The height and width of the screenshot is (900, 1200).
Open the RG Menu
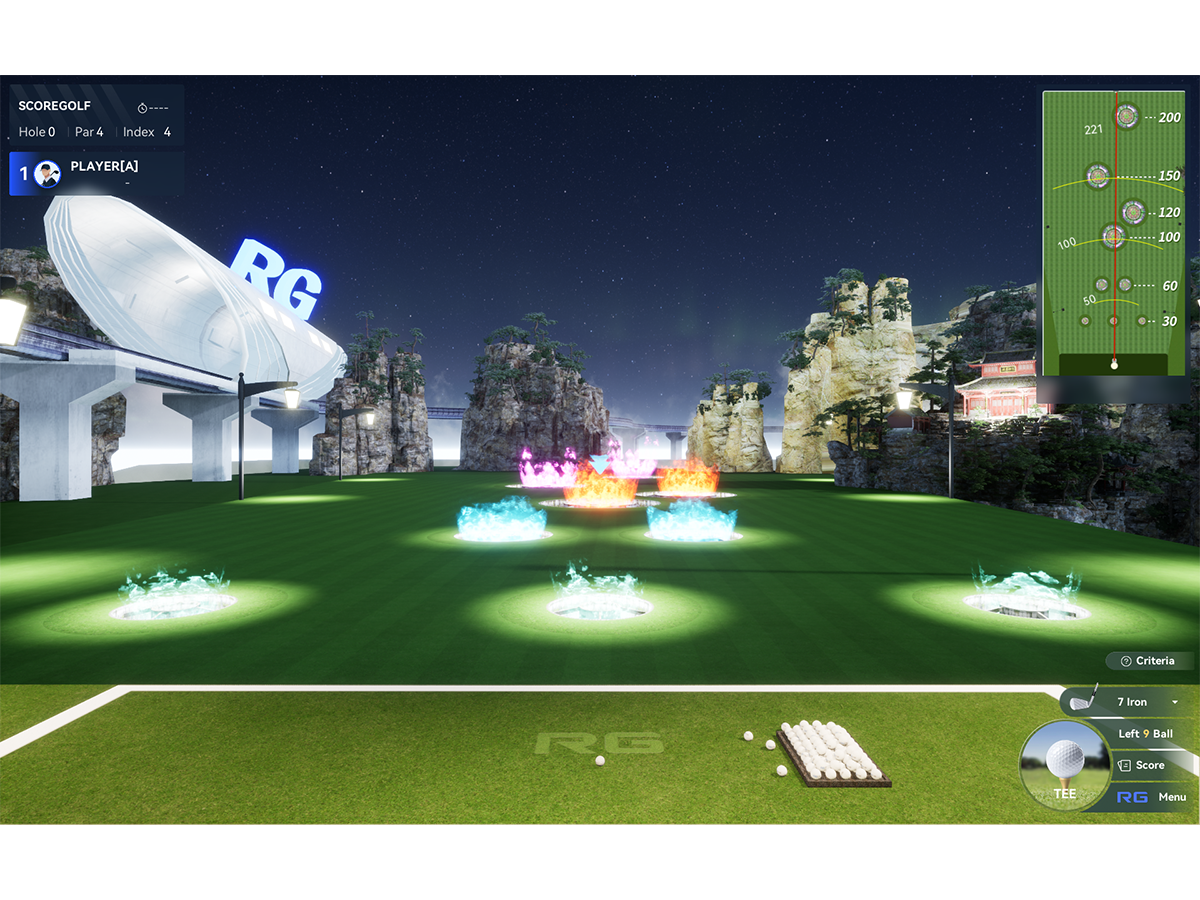point(1151,797)
